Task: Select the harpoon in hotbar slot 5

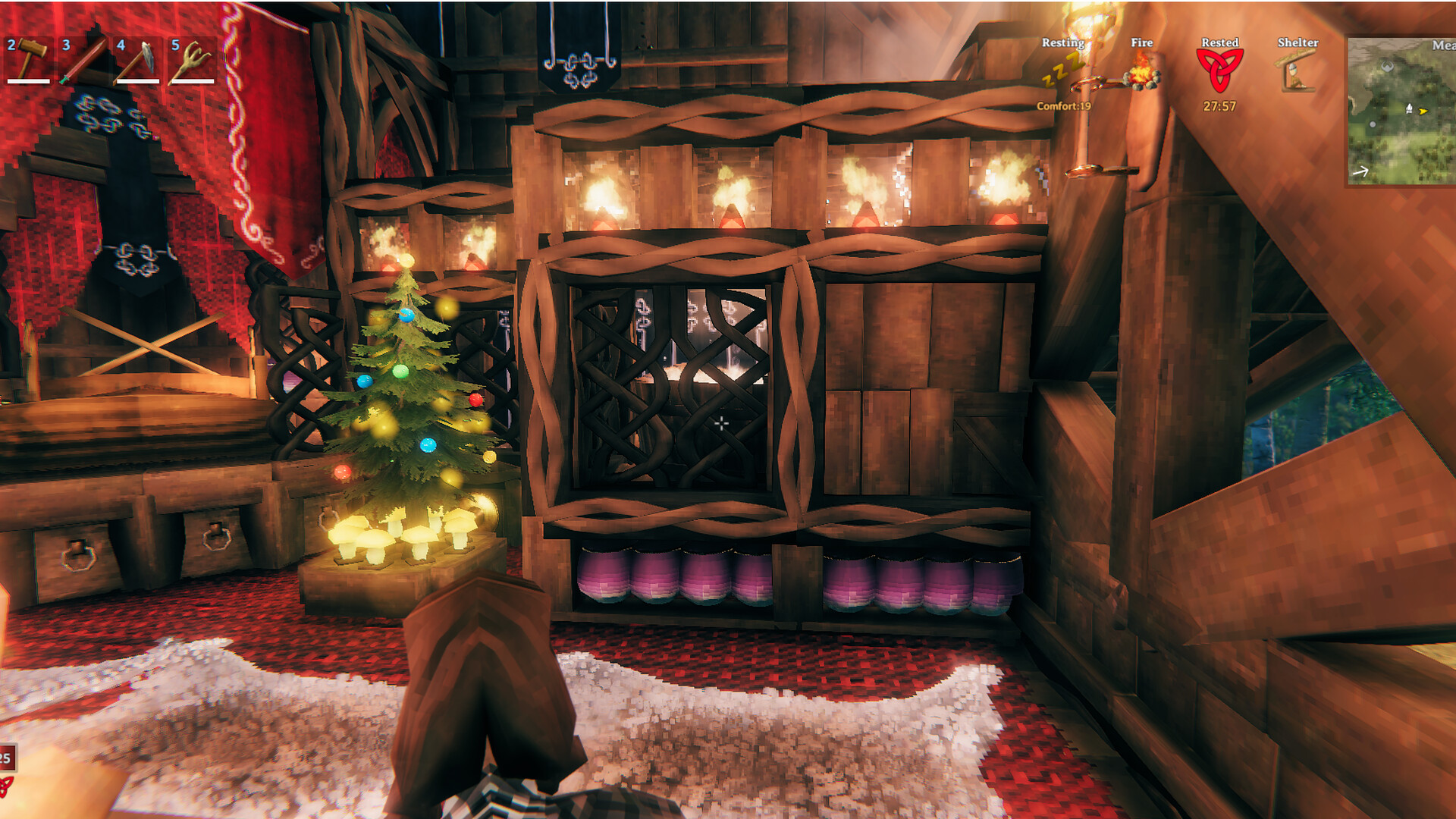Action: (193, 61)
